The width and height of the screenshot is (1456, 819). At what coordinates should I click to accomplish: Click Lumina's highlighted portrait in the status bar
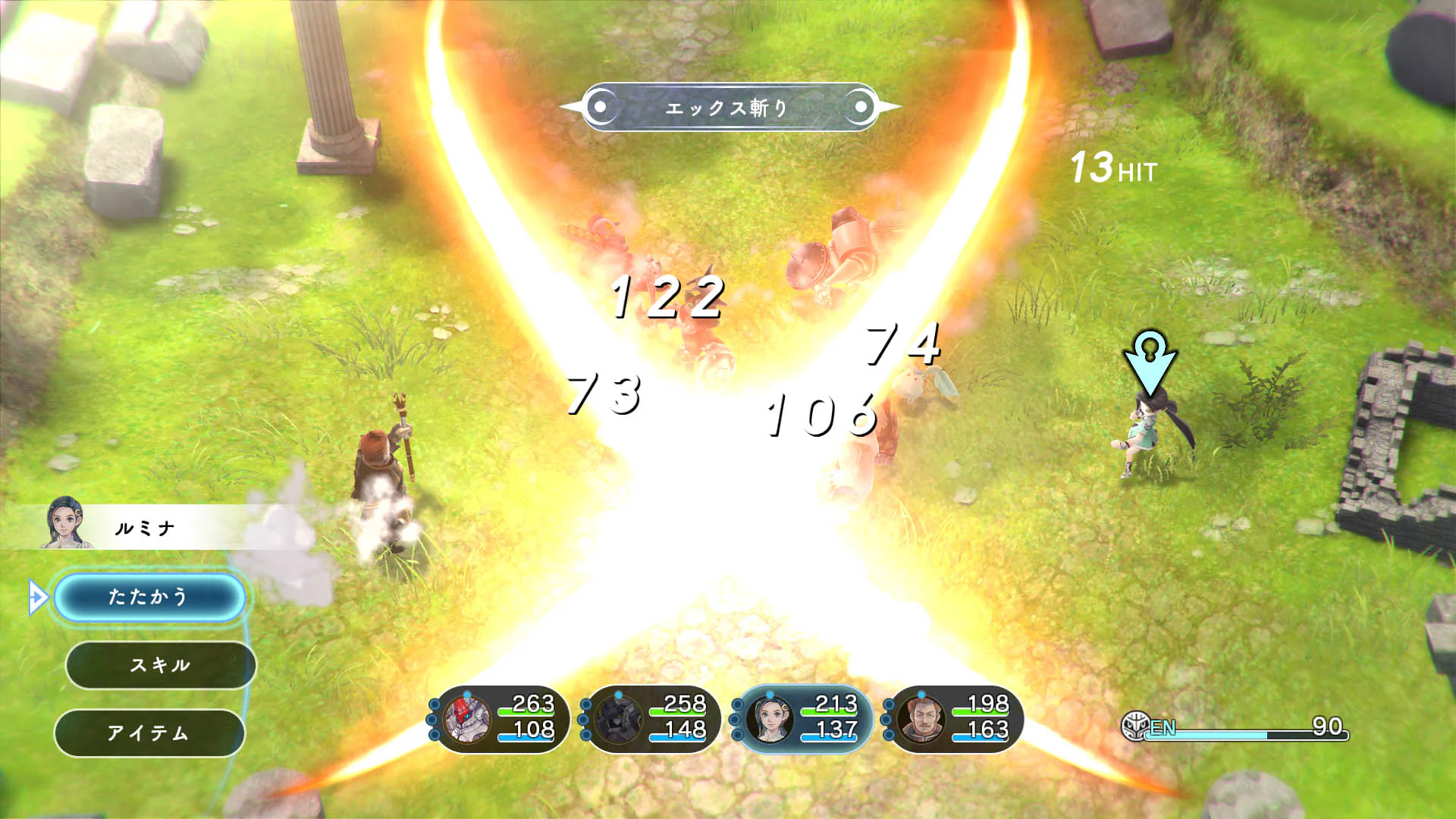(768, 724)
